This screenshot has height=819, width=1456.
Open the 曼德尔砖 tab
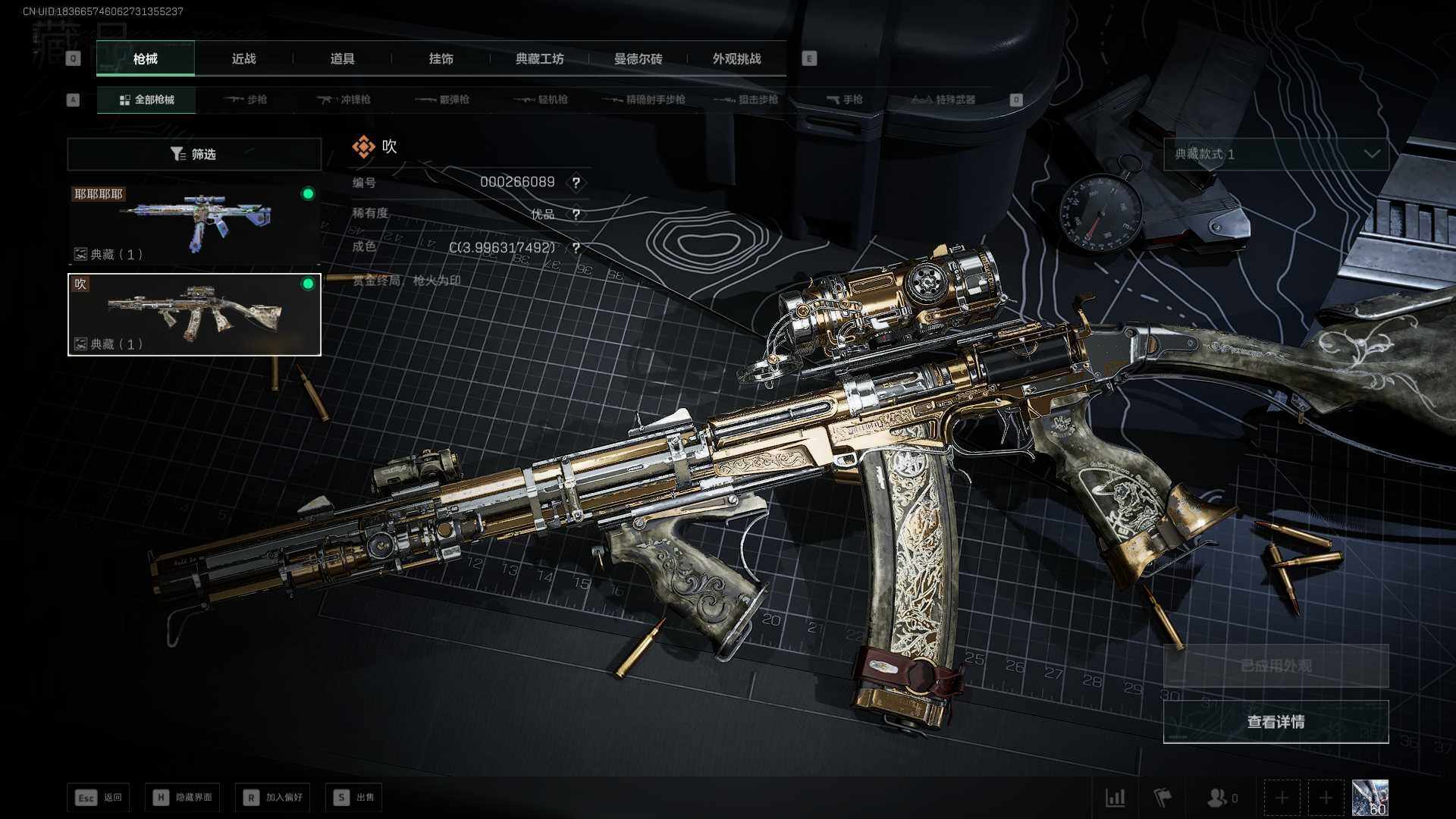tap(638, 59)
